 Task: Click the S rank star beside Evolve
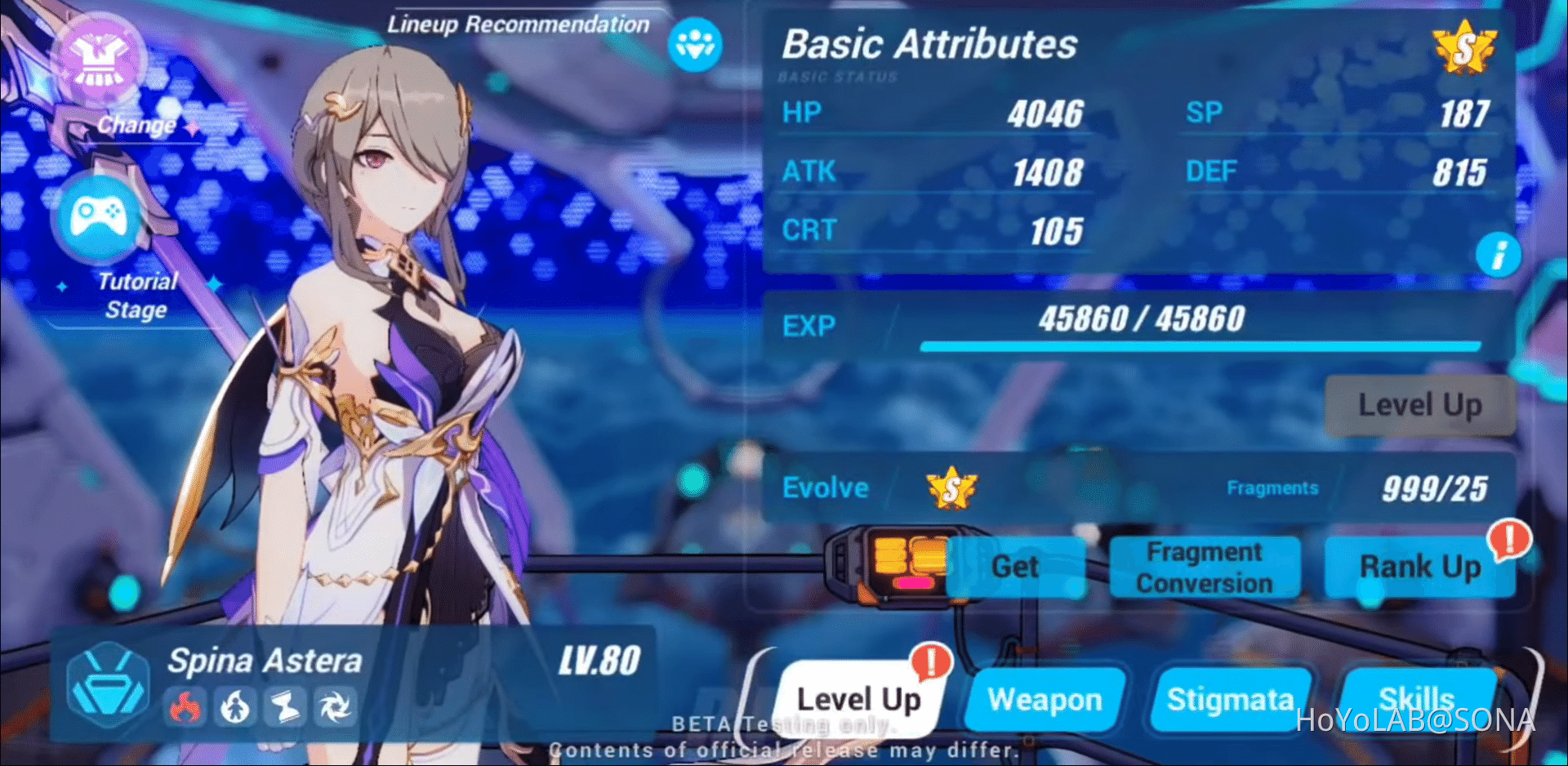tap(950, 488)
